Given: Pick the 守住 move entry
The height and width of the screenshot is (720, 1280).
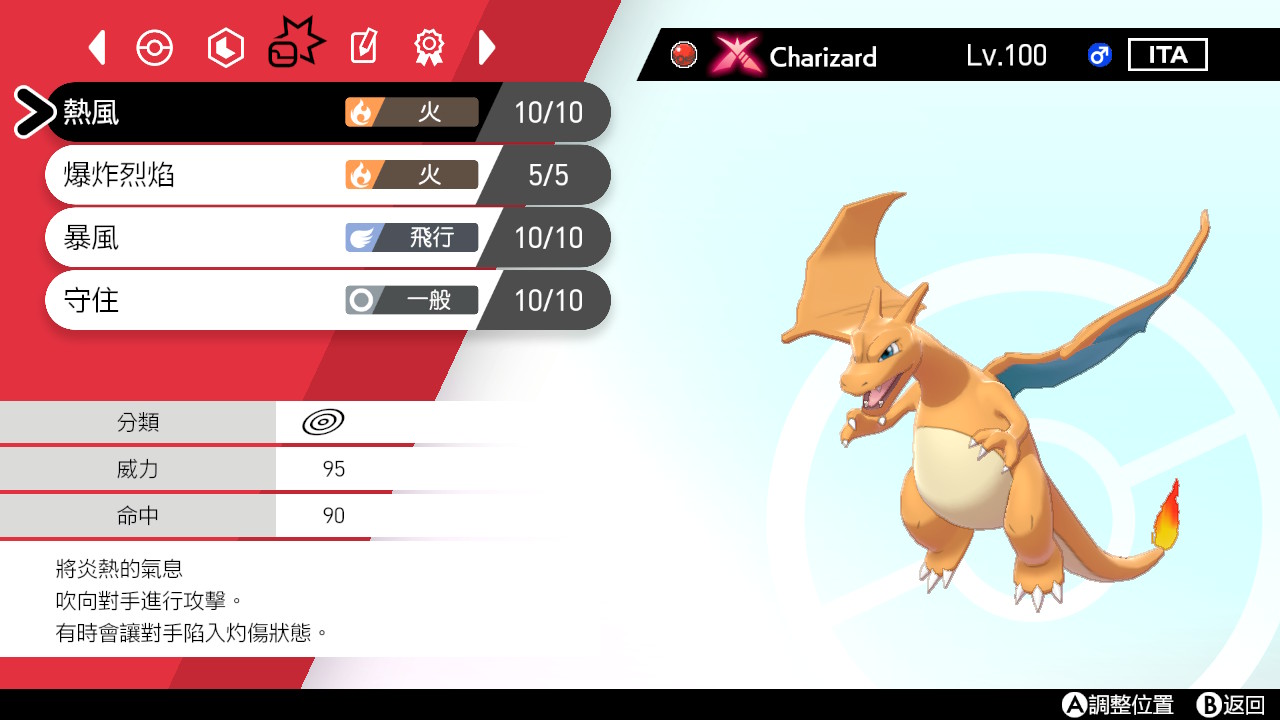Looking at the screenshot, I should (x=300, y=300).
